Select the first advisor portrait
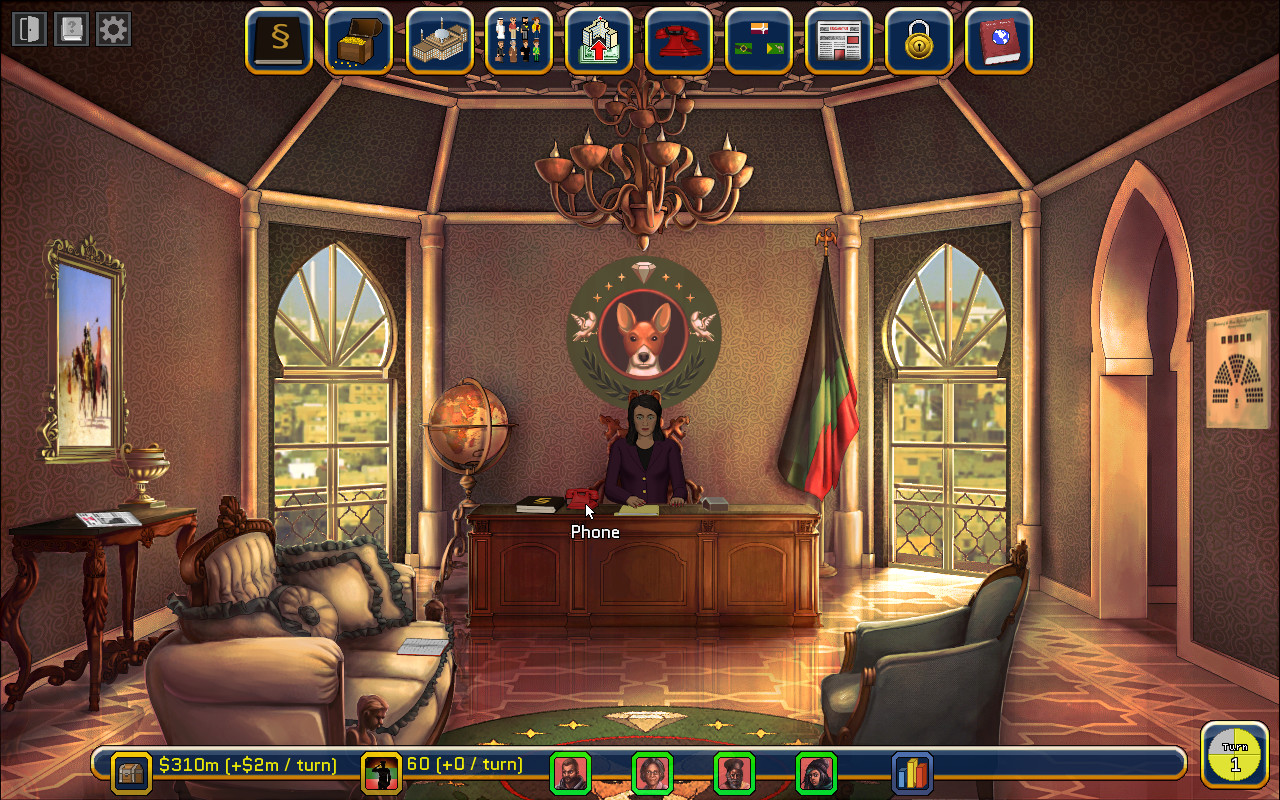Screen dimensions: 1280x800 point(571,773)
